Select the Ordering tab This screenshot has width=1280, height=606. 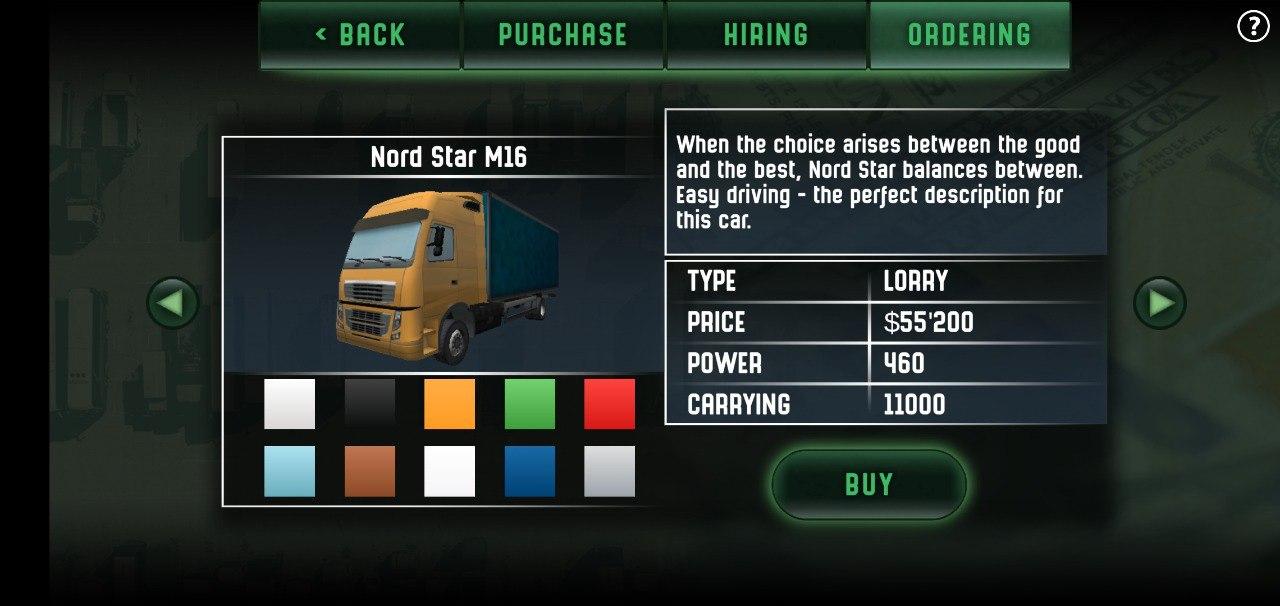pyautogui.click(x=969, y=35)
